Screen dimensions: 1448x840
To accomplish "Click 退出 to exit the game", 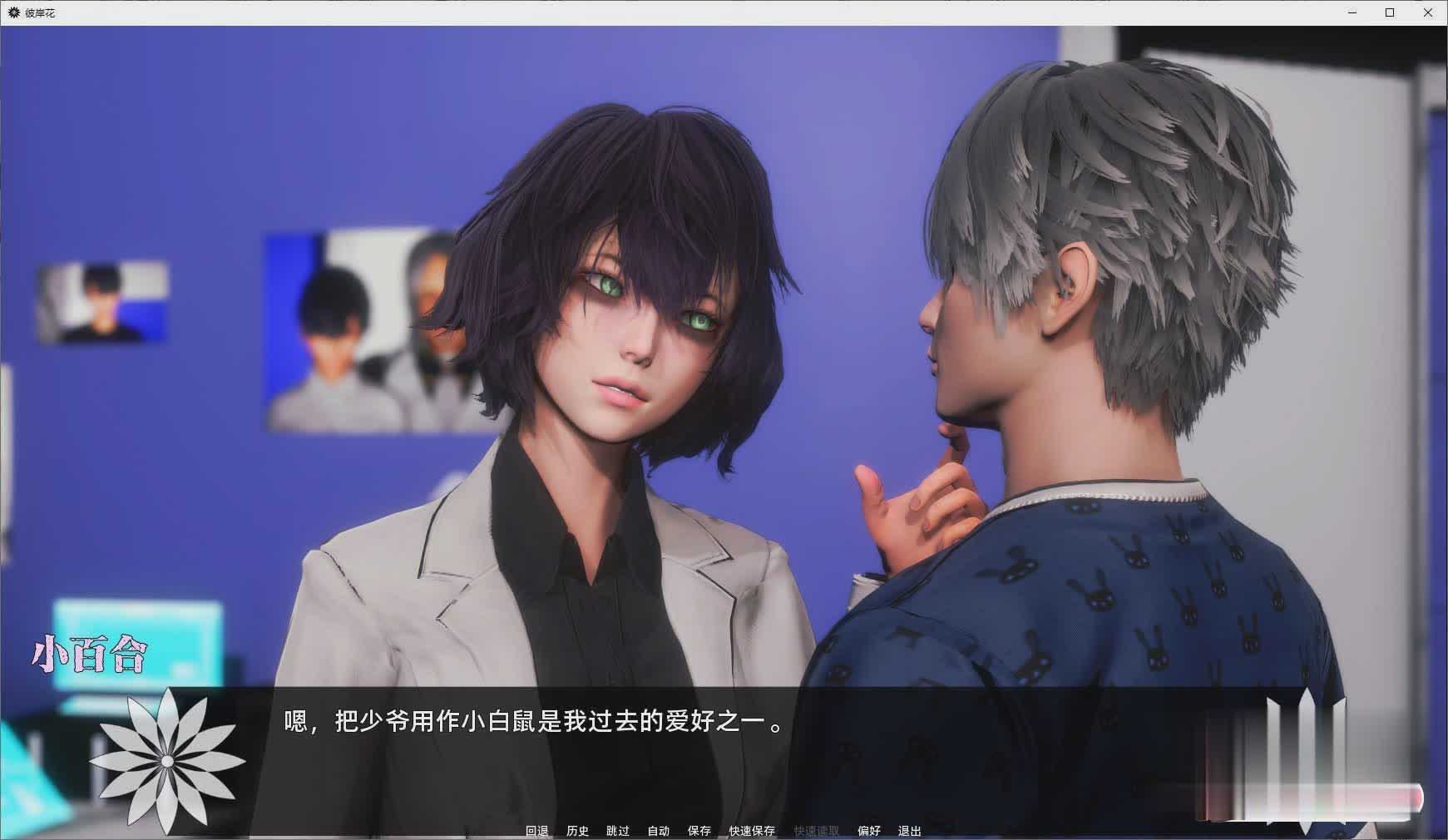I will coord(908,830).
